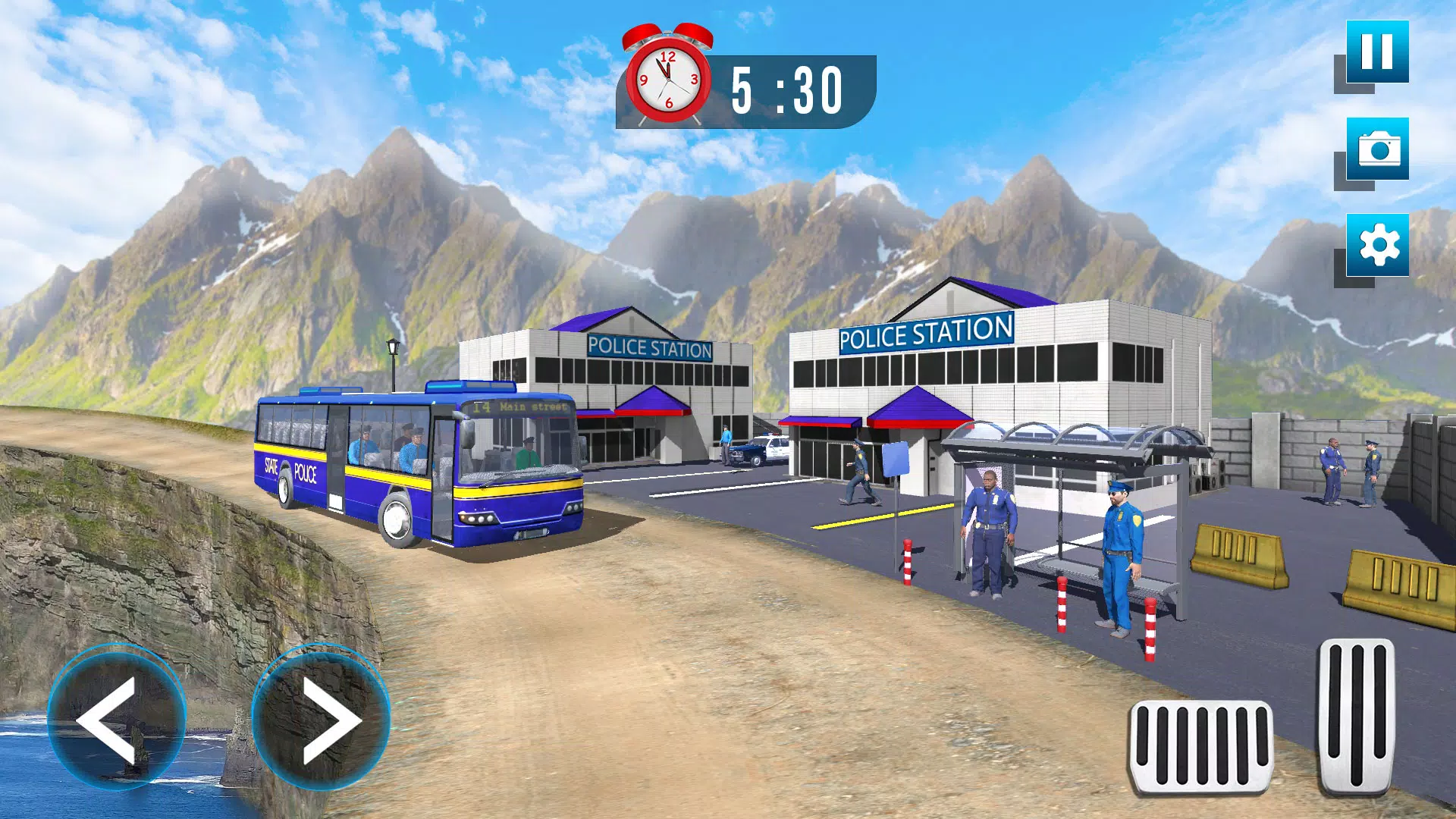The height and width of the screenshot is (819, 1456).
Task: Steer the bus right
Action: [x=322, y=717]
